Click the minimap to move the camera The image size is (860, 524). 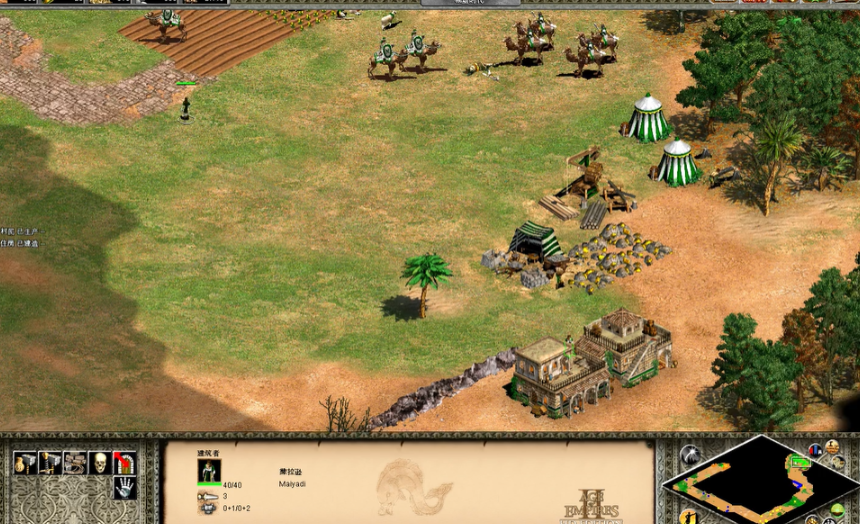(760, 480)
